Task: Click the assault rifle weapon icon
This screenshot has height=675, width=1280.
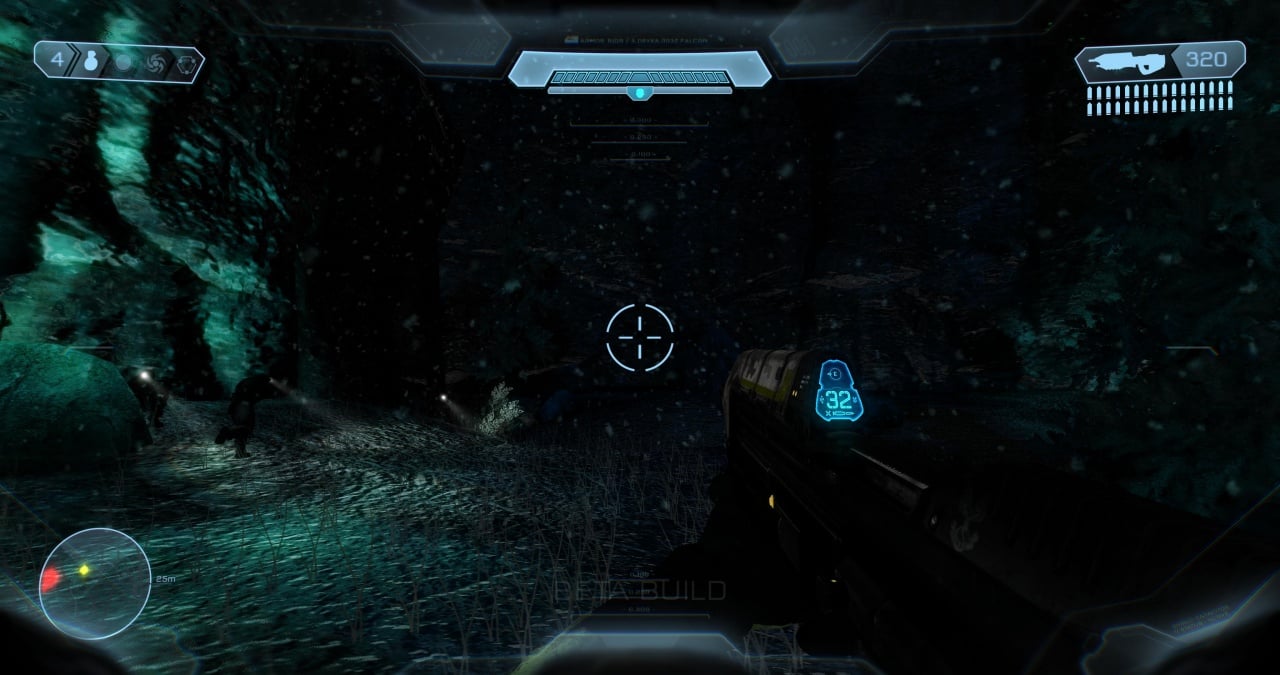Action: point(1126,62)
